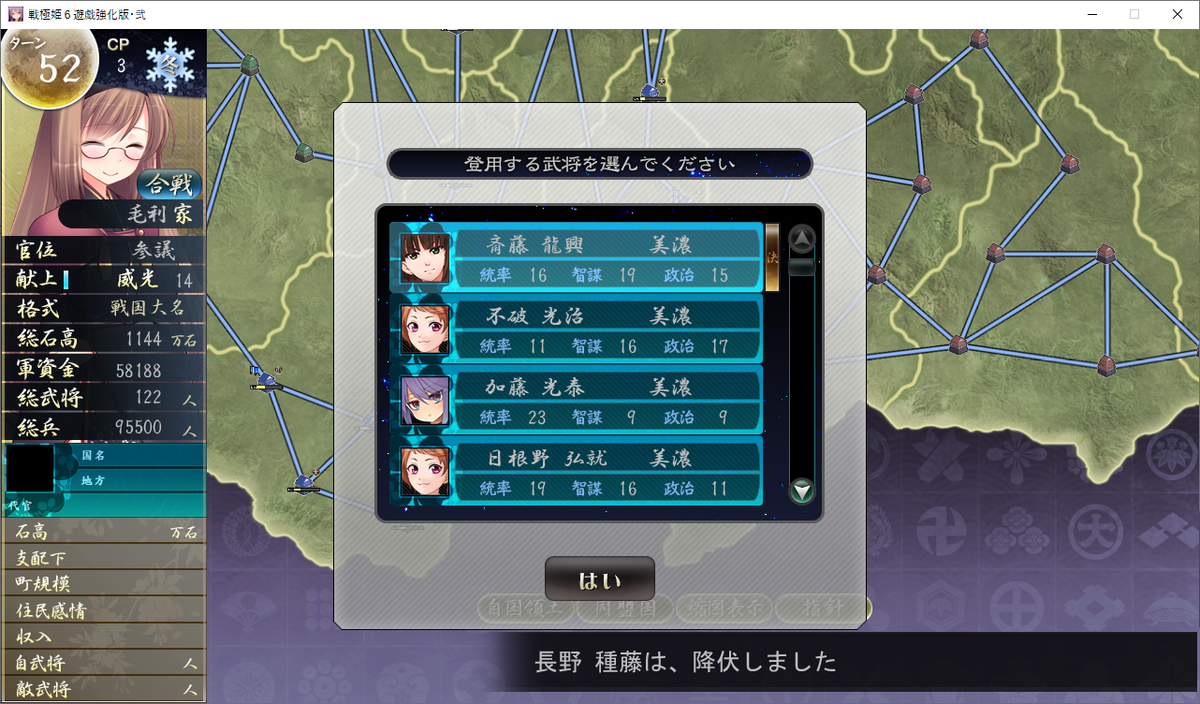Click the list's up arrow button
1200x704 pixels.
coord(802,239)
